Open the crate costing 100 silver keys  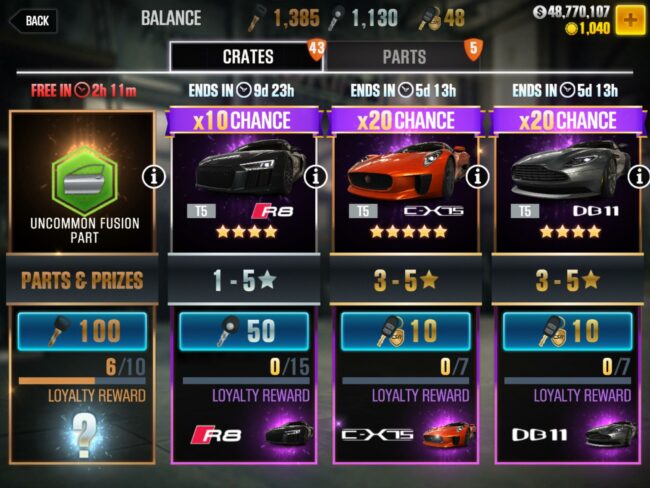pyautogui.click(x=82, y=331)
